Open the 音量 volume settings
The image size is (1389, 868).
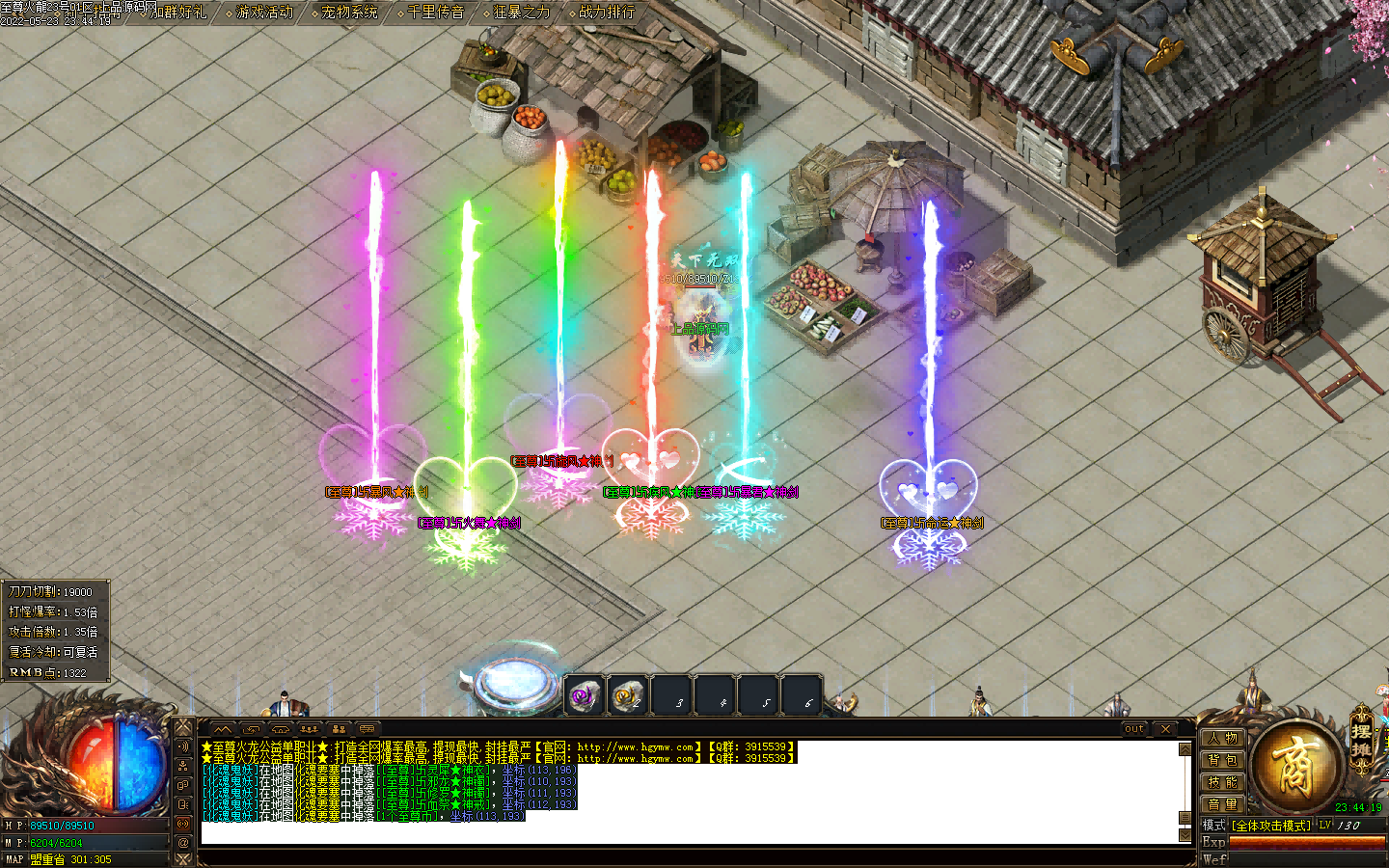pos(1222,804)
